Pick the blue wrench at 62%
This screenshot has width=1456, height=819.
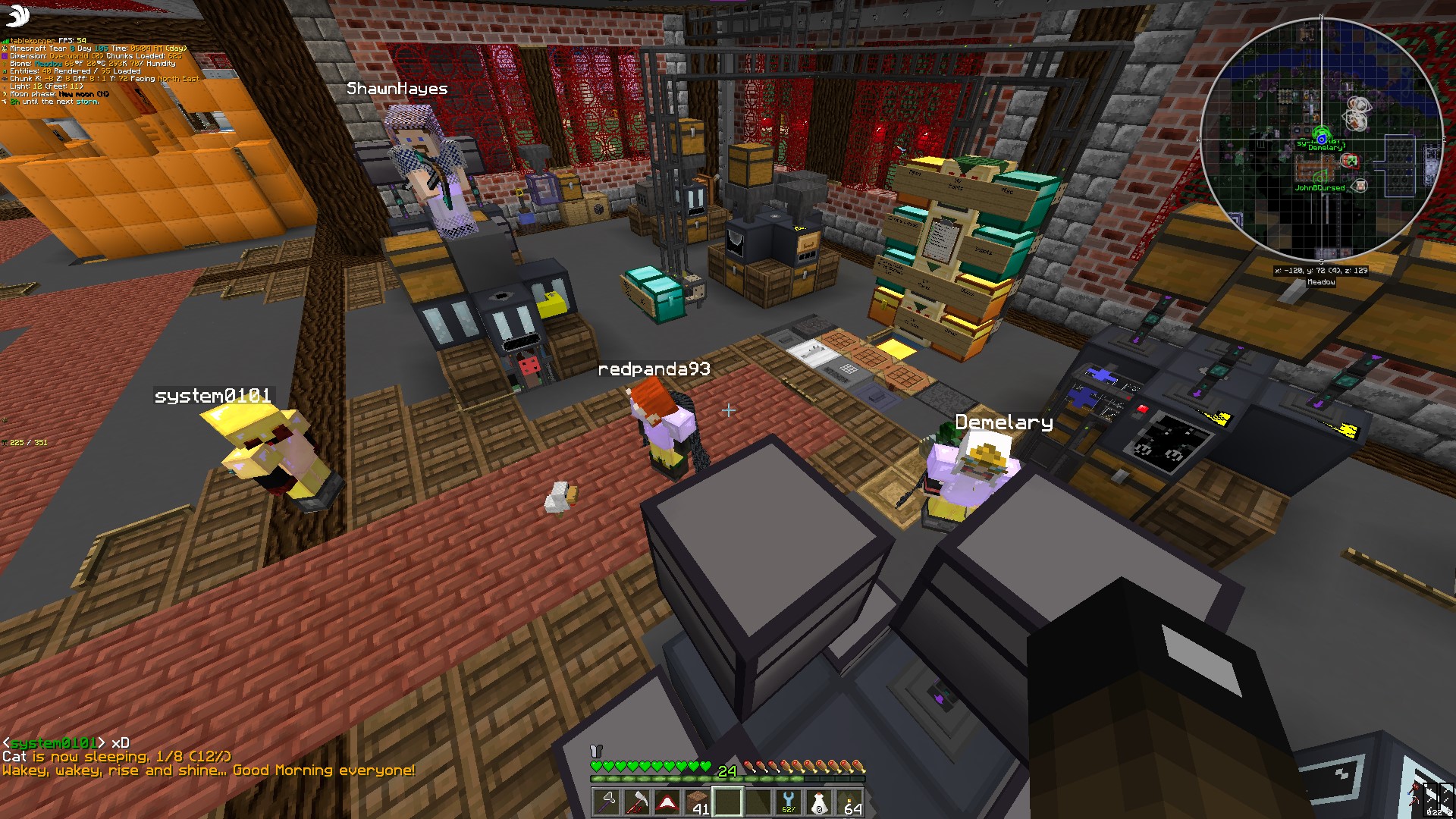[x=789, y=802]
